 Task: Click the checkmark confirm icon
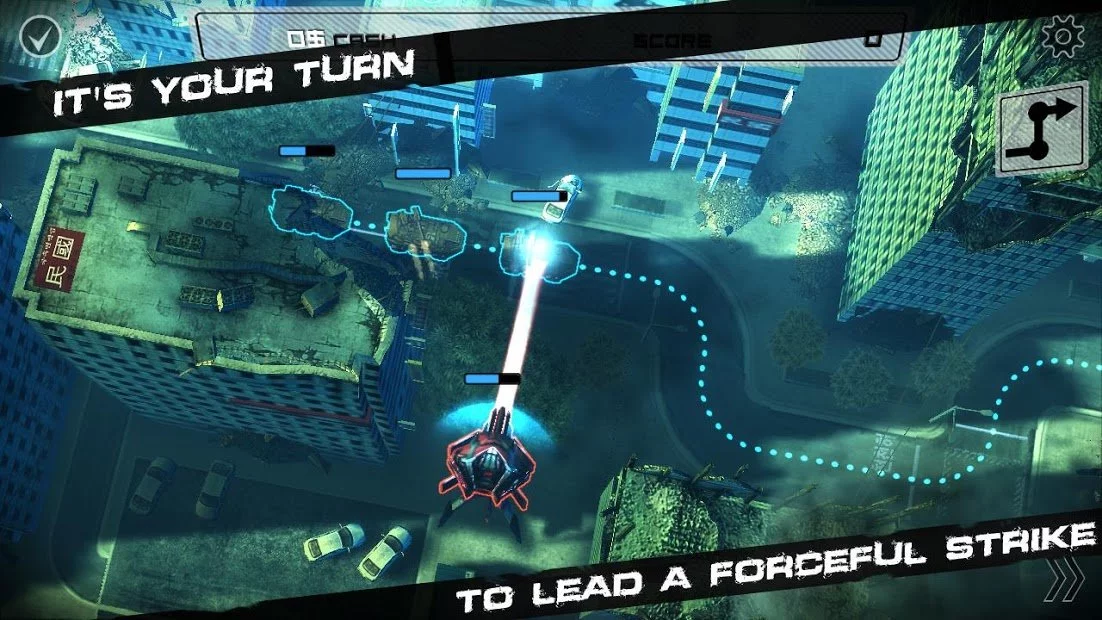tap(40, 36)
